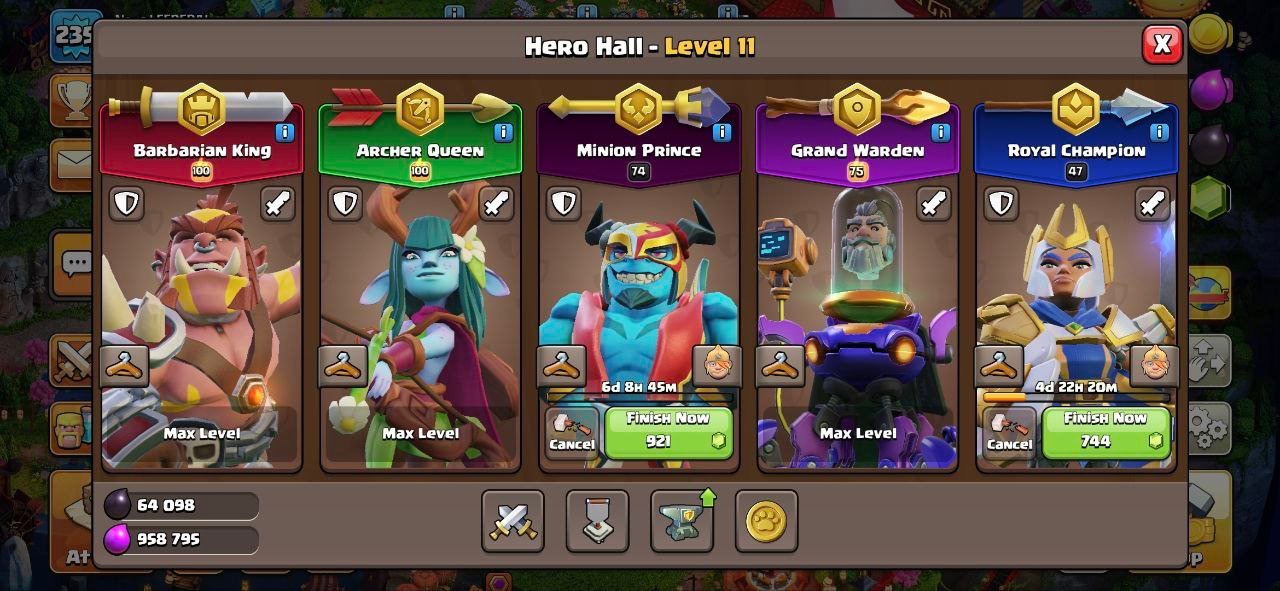The image size is (1280, 591).
Task: Change Archer Queen skin via hanger icon
Action: pos(343,366)
